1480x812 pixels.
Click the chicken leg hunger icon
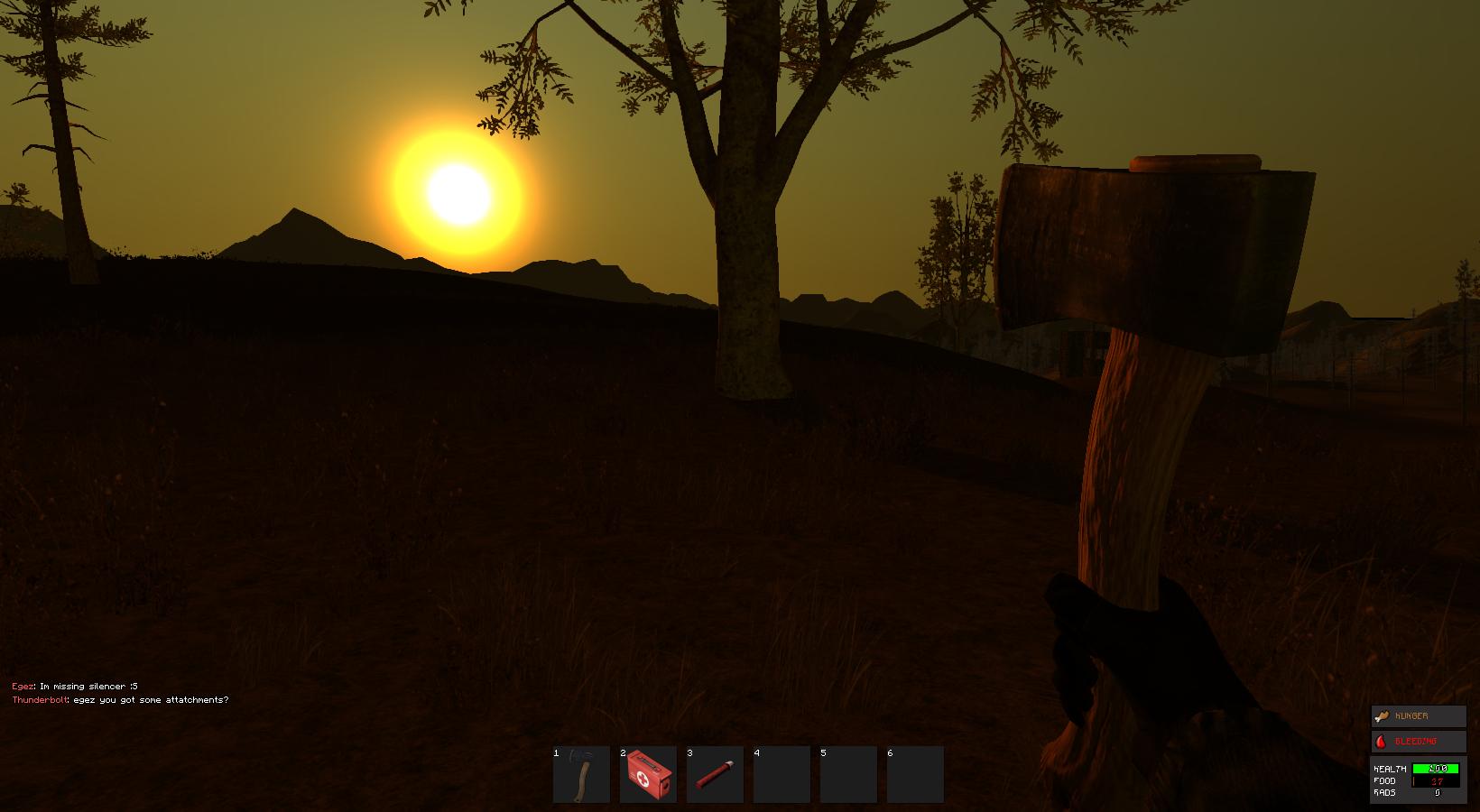point(1382,715)
